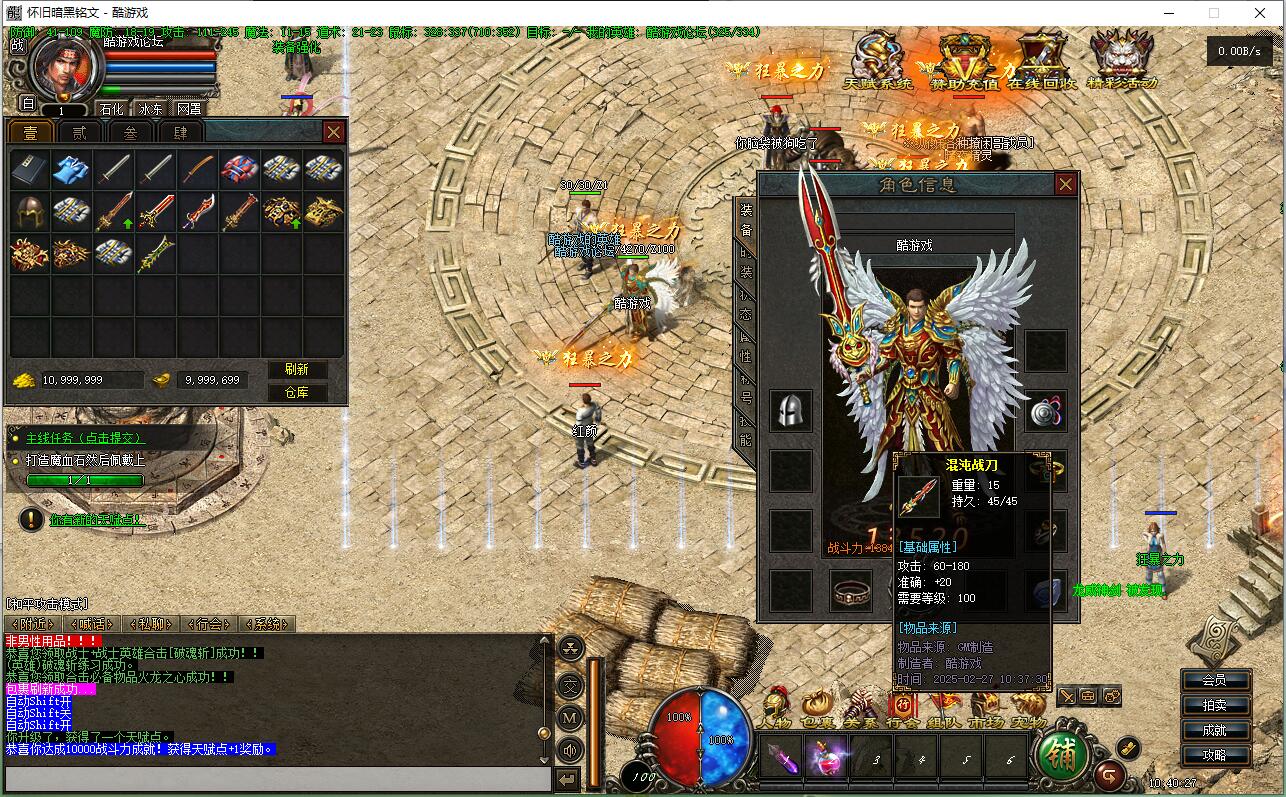This screenshot has height=797, width=1286.
Task: Close the 角色信息 character info panel
Action: (1065, 184)
